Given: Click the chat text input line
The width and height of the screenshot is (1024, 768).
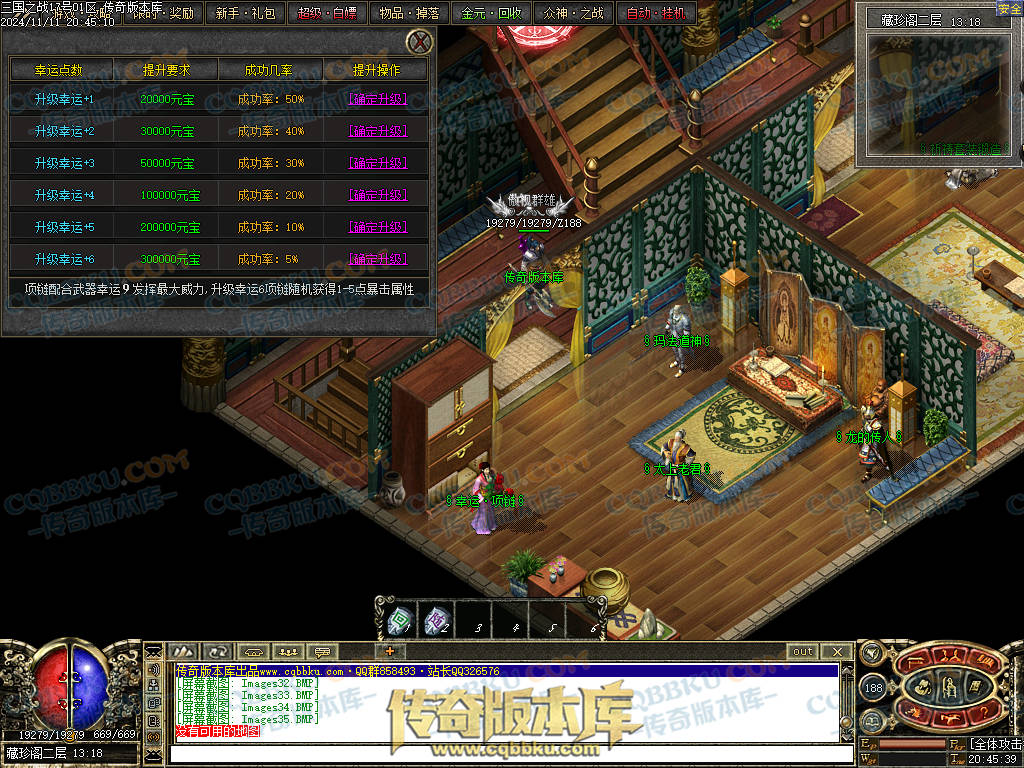Looking at the screenshot, I should point(500,751).
